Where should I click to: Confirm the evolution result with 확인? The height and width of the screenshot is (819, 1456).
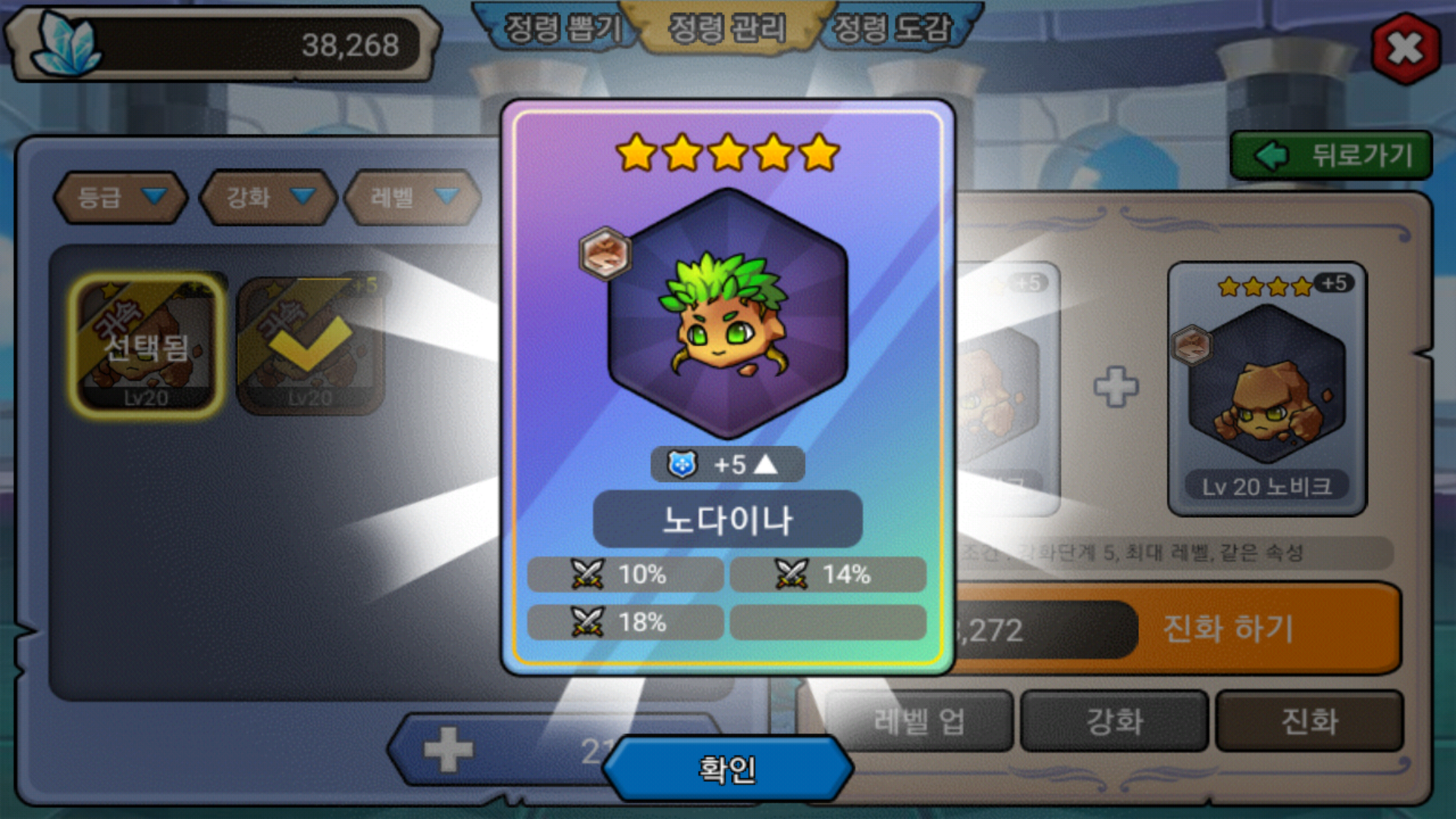pos(726,769)
